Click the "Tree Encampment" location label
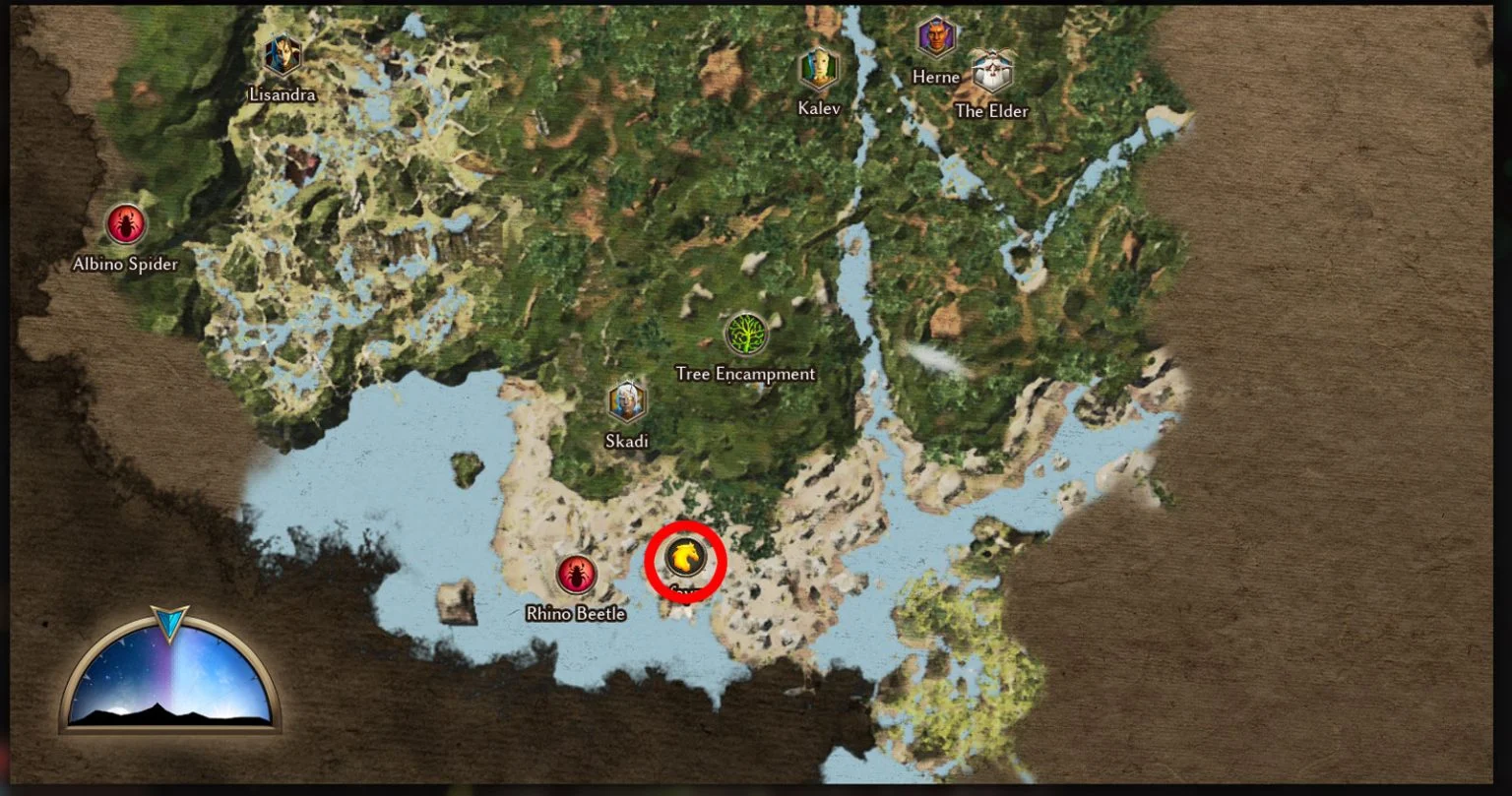Screen dimensions: 1512x796 pyautogui.click(x=746, y=374)
